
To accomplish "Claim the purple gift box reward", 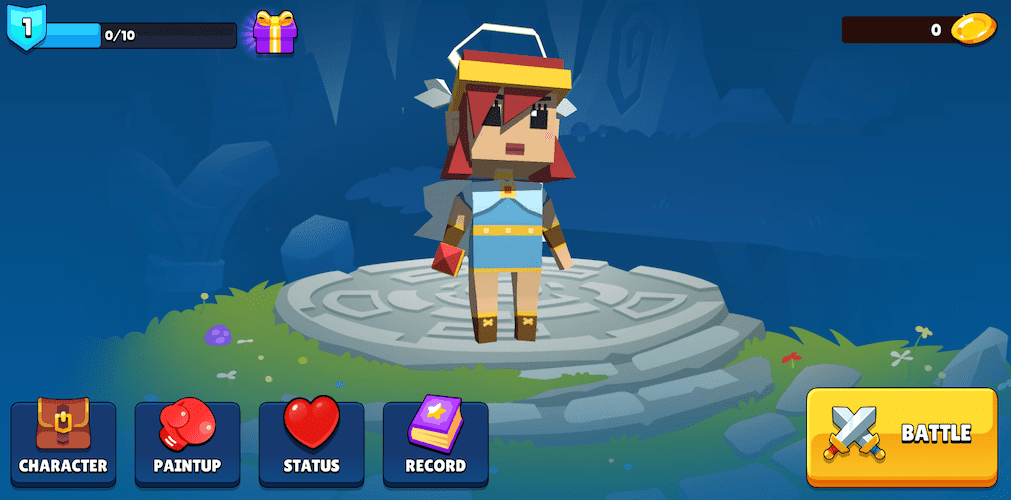I will pyautogui.click(x=274, y=33).
